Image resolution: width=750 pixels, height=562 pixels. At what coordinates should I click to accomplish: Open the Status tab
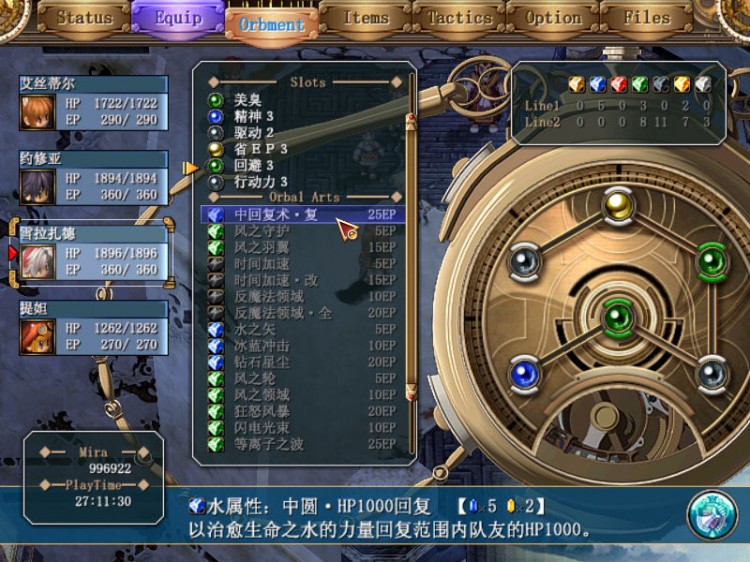pyautogui.click(x=84, y=18)
